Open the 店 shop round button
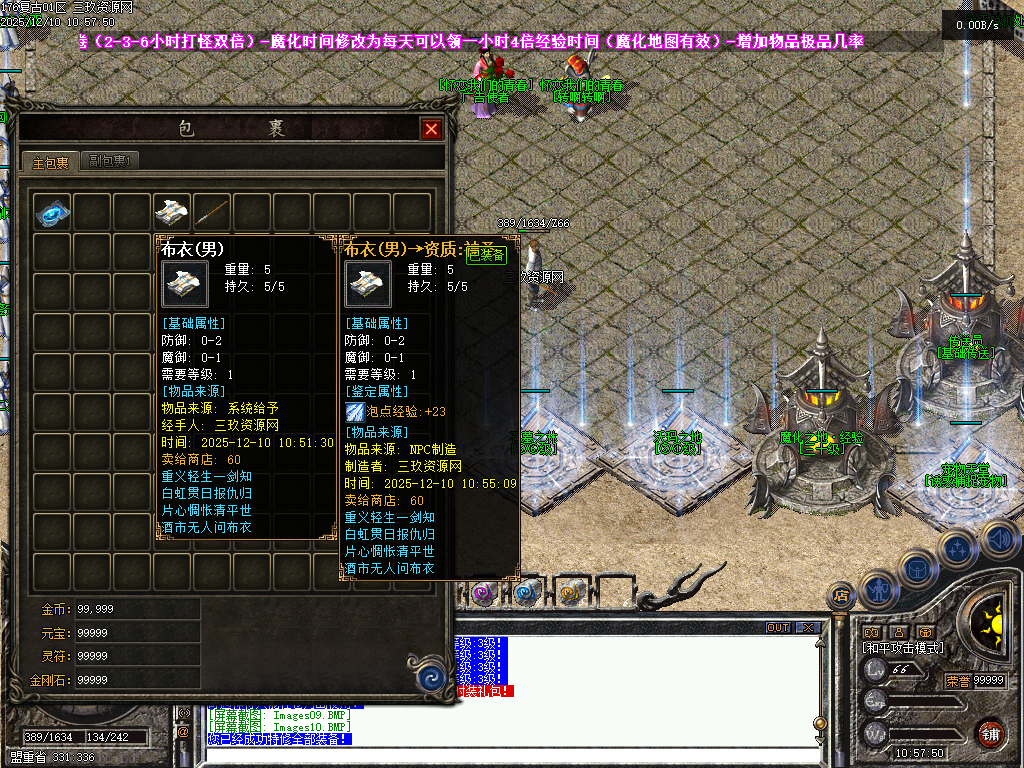The height and width of the screenshot is (768, 1024). coord(841,596)
